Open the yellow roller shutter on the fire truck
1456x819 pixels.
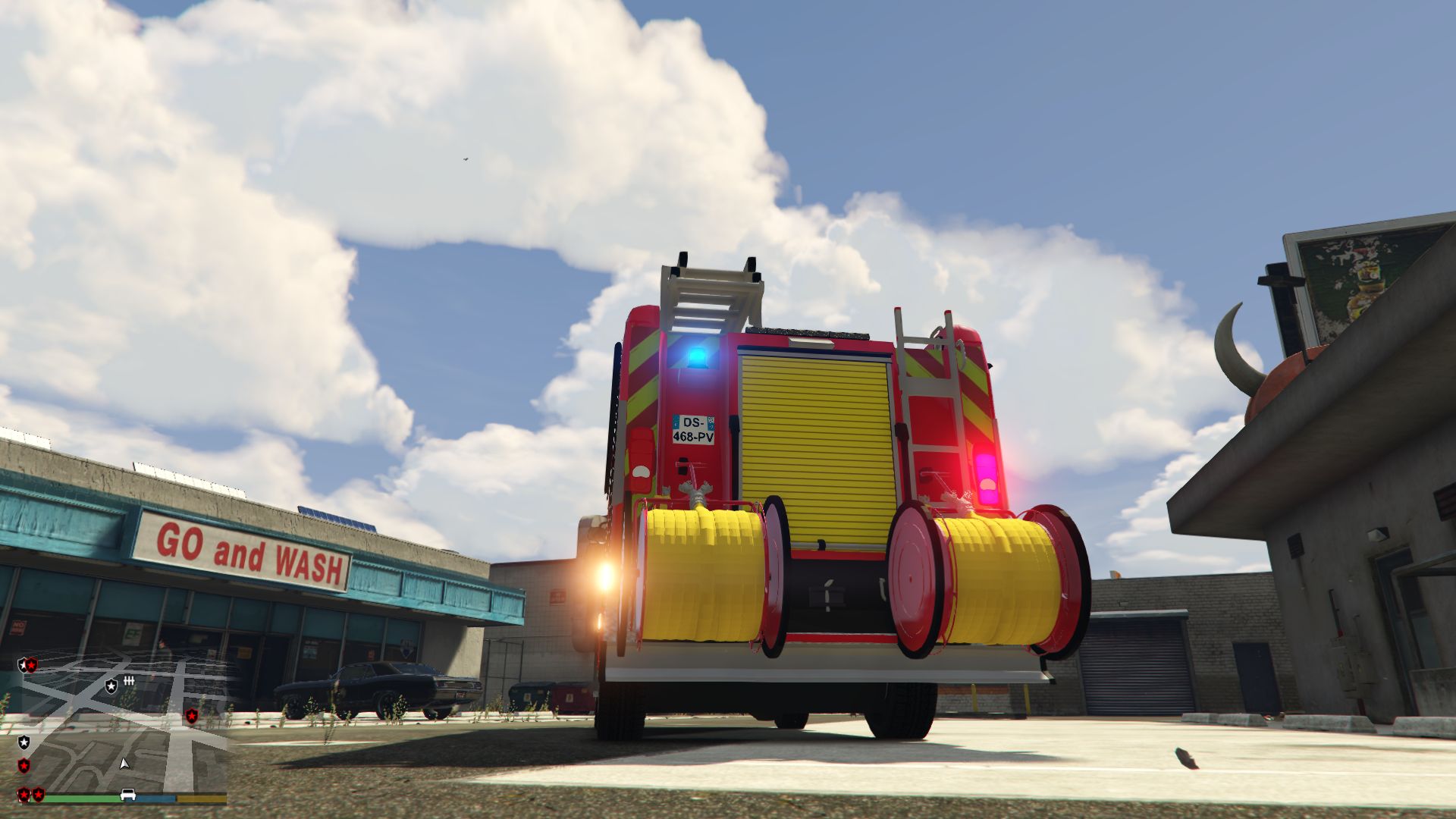tap(815, 432)
